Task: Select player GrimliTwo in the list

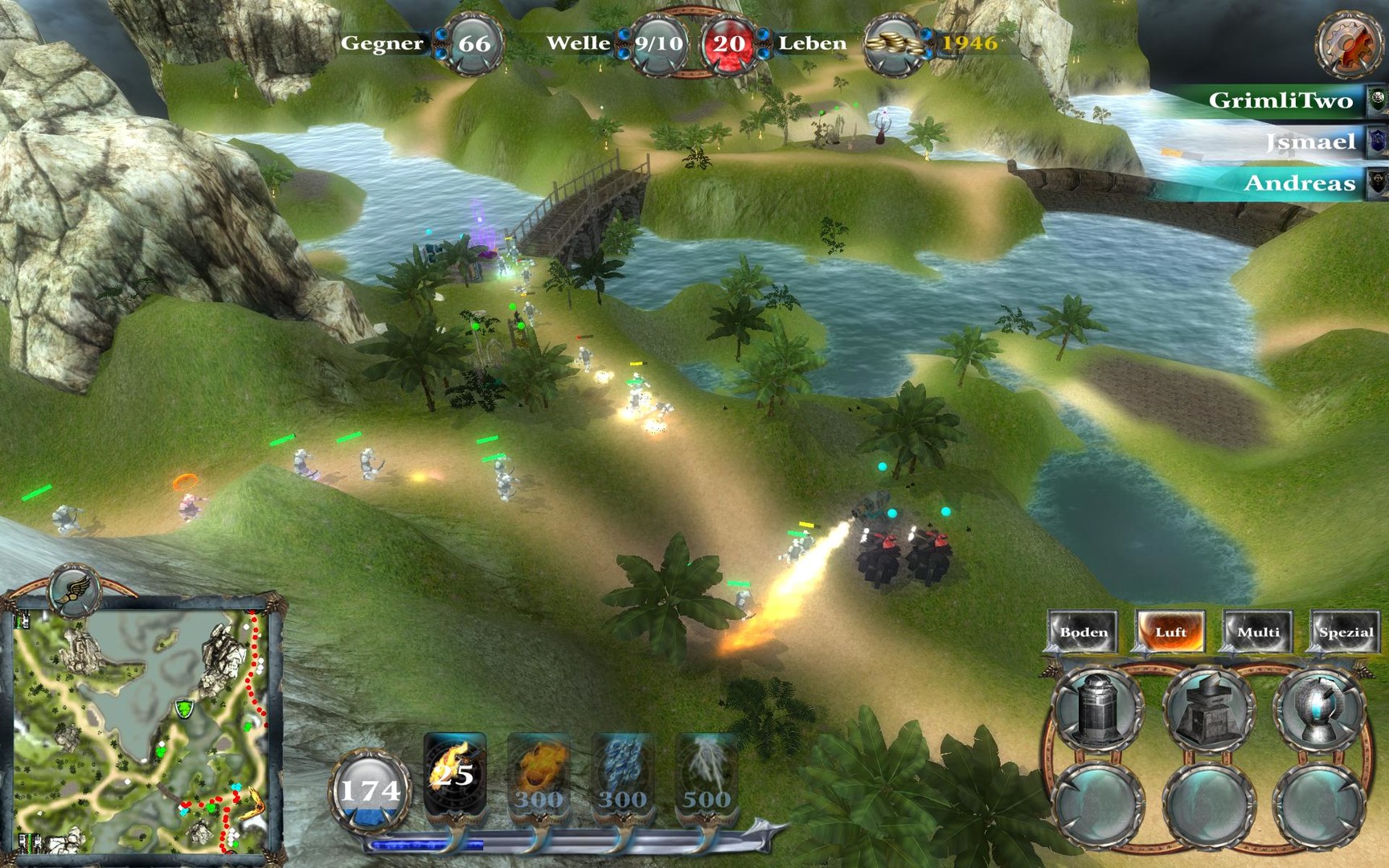Action: click(1280, 100)
